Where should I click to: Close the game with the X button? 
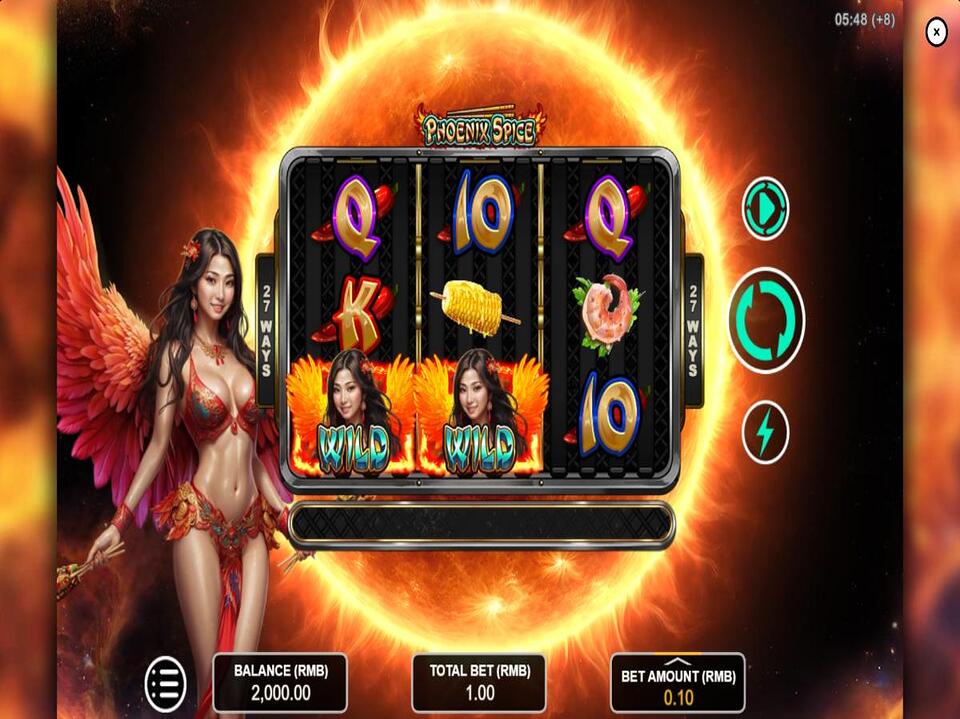(936, 33)
